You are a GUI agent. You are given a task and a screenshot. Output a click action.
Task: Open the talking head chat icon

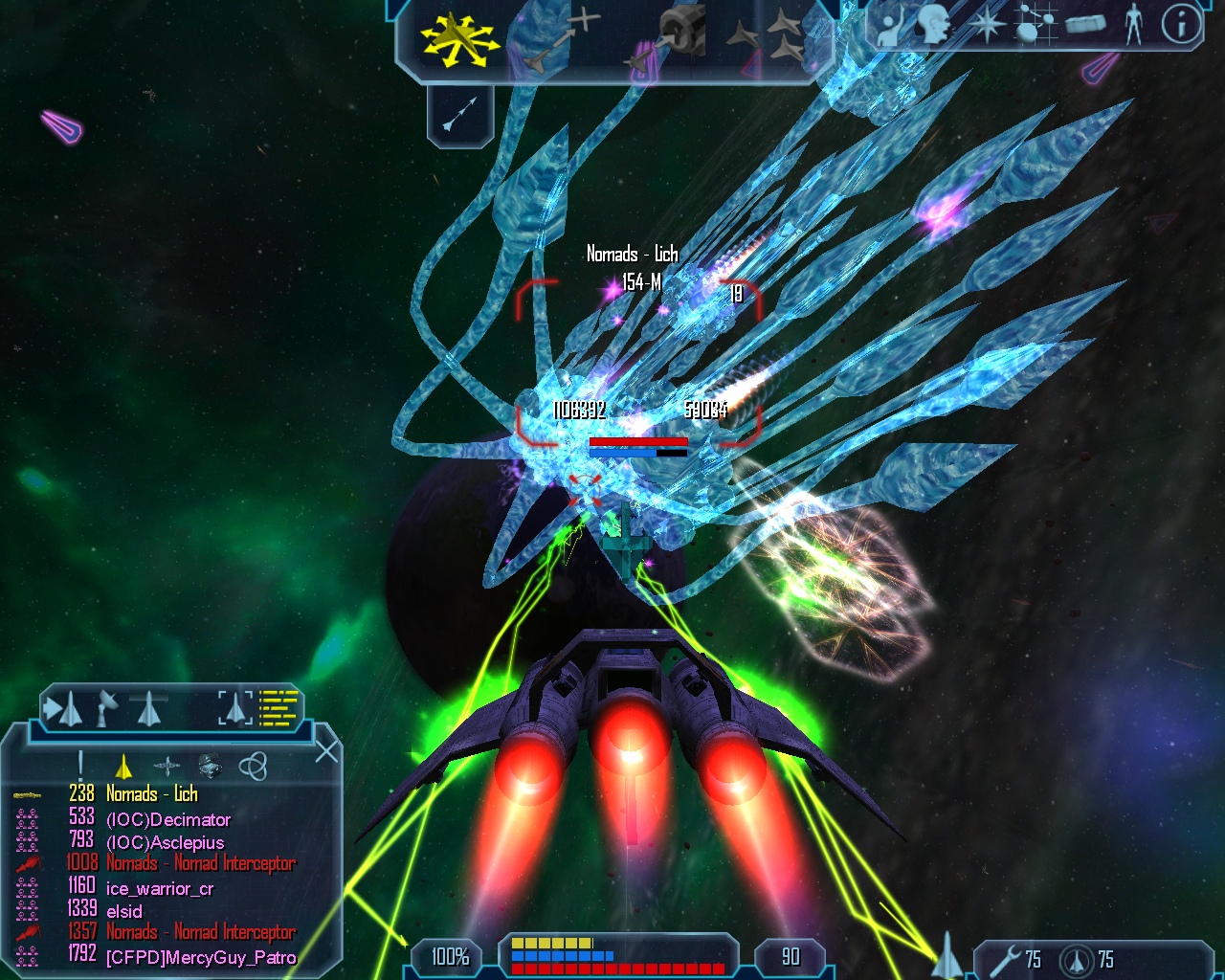click(x=933, y=26)
